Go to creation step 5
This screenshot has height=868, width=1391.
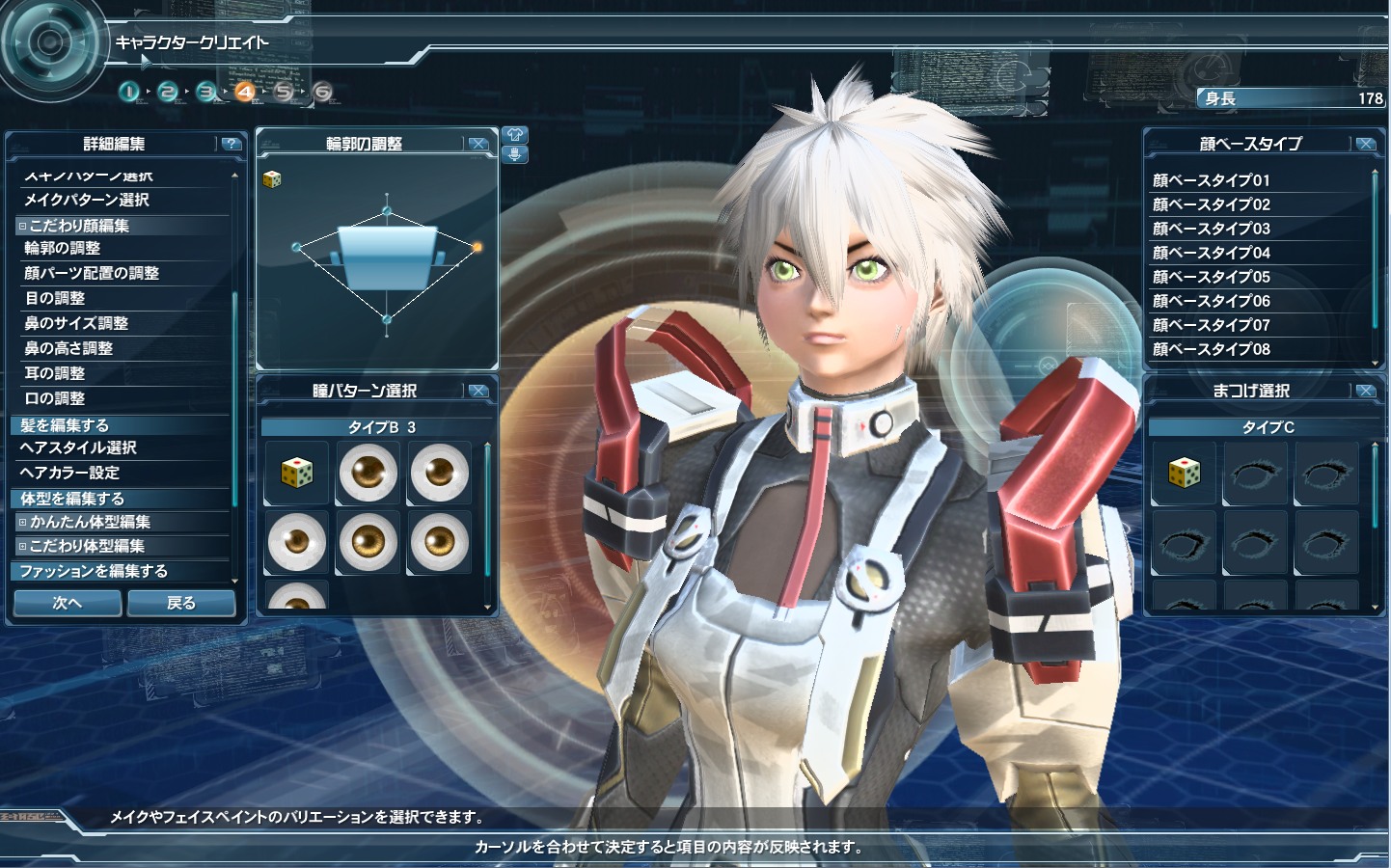(284, 92)
